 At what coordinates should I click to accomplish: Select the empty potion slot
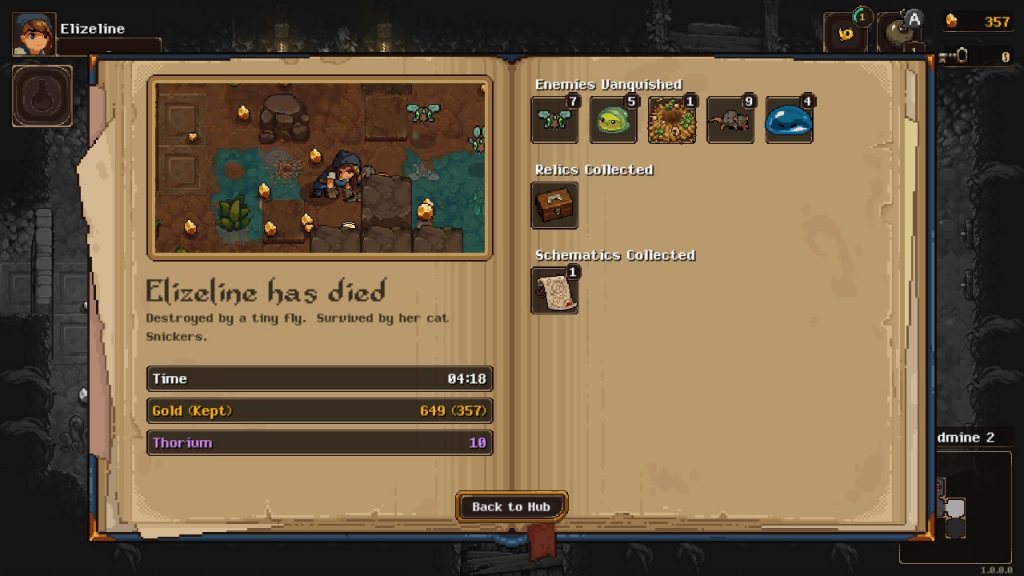[x=42, y=96]
